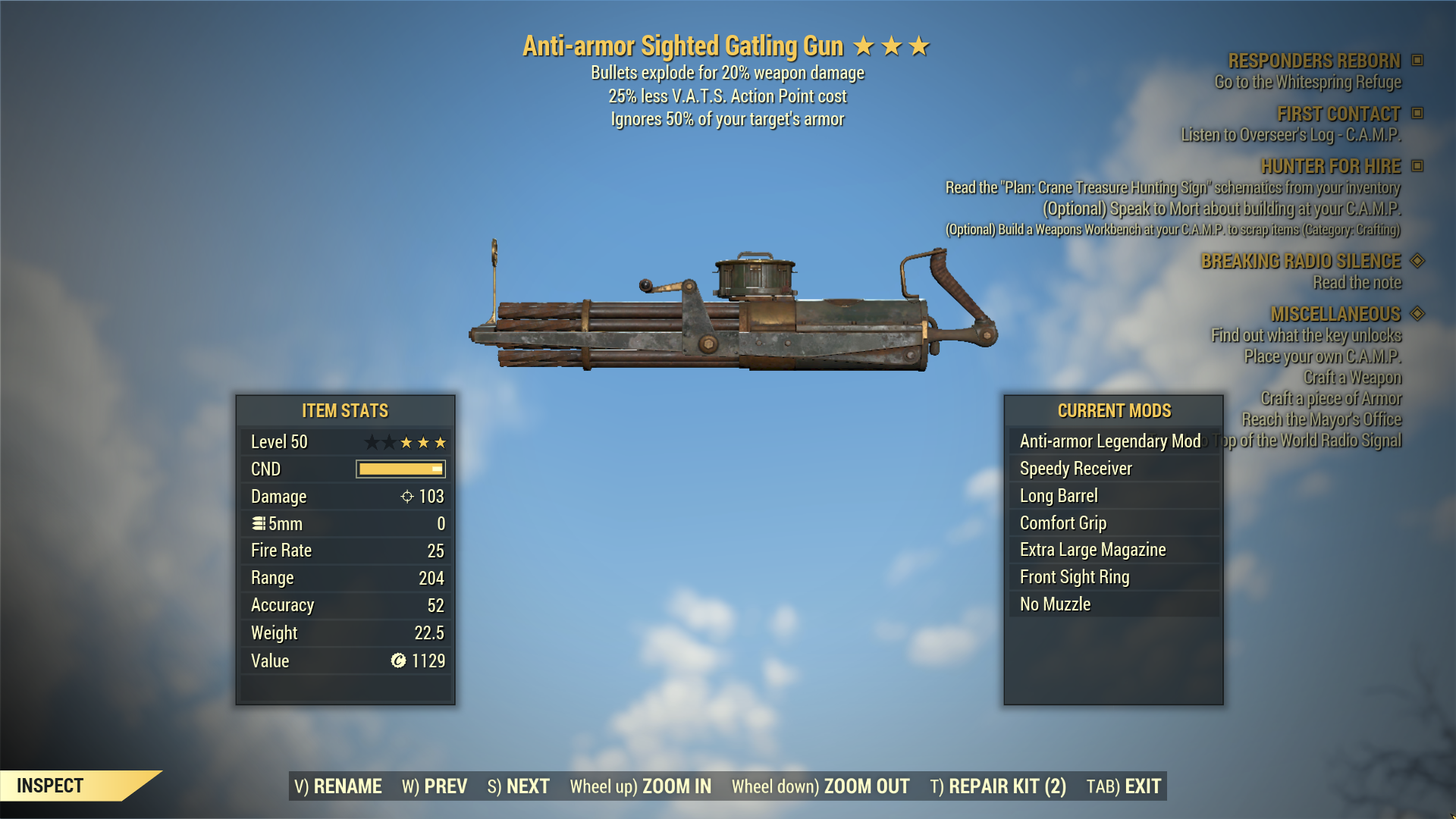Choose the Long Barrel mod entry
This screenshot has height=819, width=1456.
pyautogui.click(x=1059, y=496)
